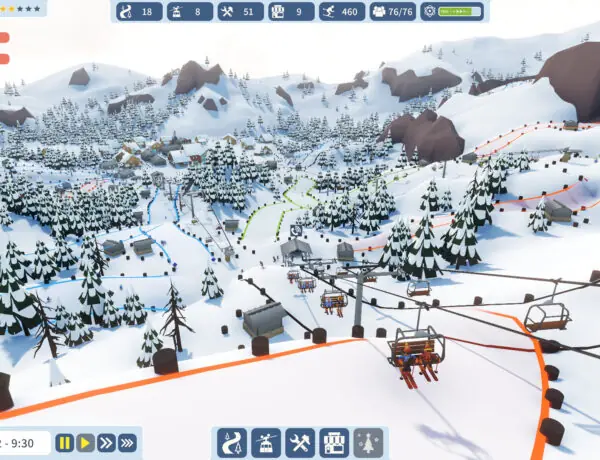This screenshot has width=600, height=460.
Task: Open the buildings construction menu
Action: (x=334, y=442)
